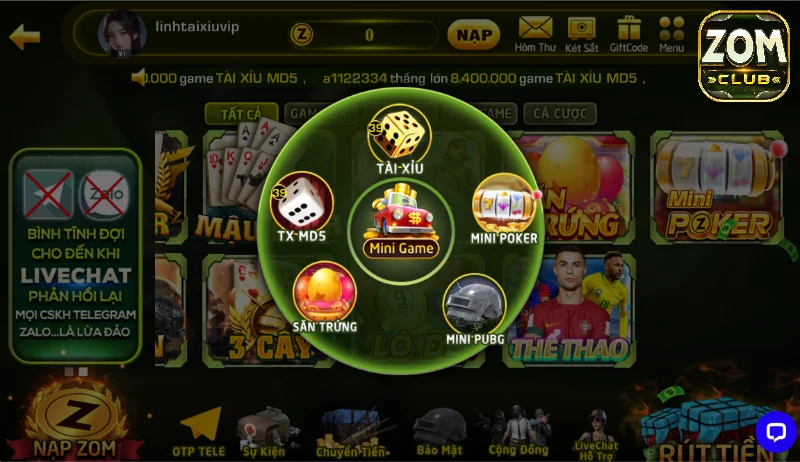800x462 pixels.
Task: Open the Hòm Thư mailbox
Action: 535,33
